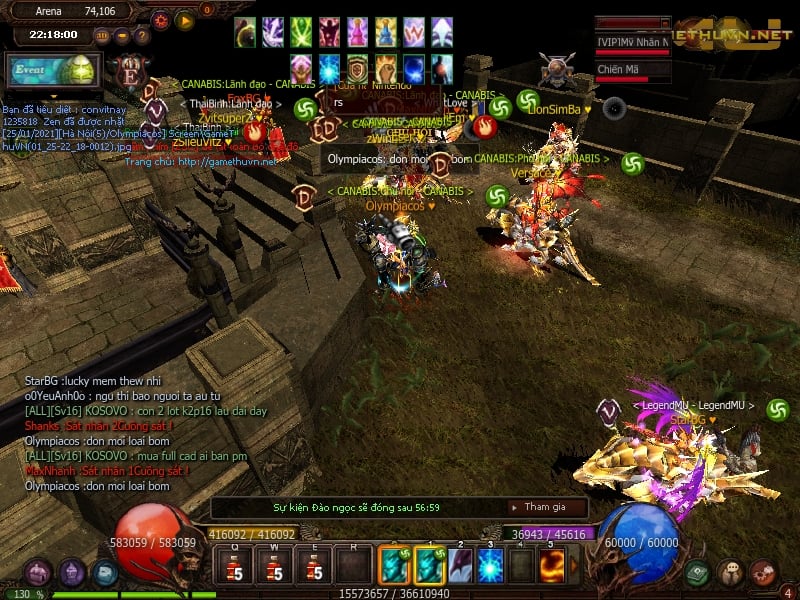Click the 3D toggle button

tap(102, 36)
